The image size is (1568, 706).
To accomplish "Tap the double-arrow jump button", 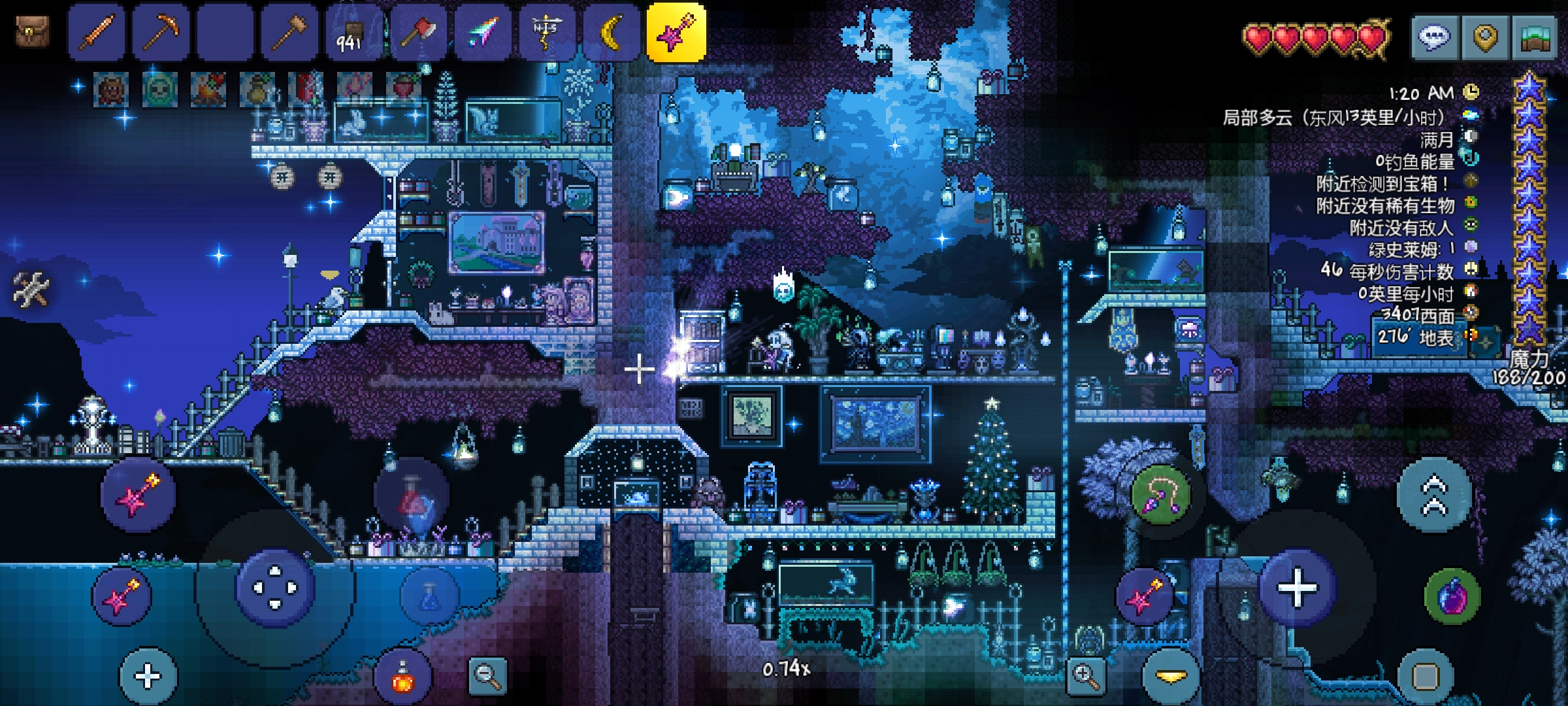I will [x=1433, y=494].
